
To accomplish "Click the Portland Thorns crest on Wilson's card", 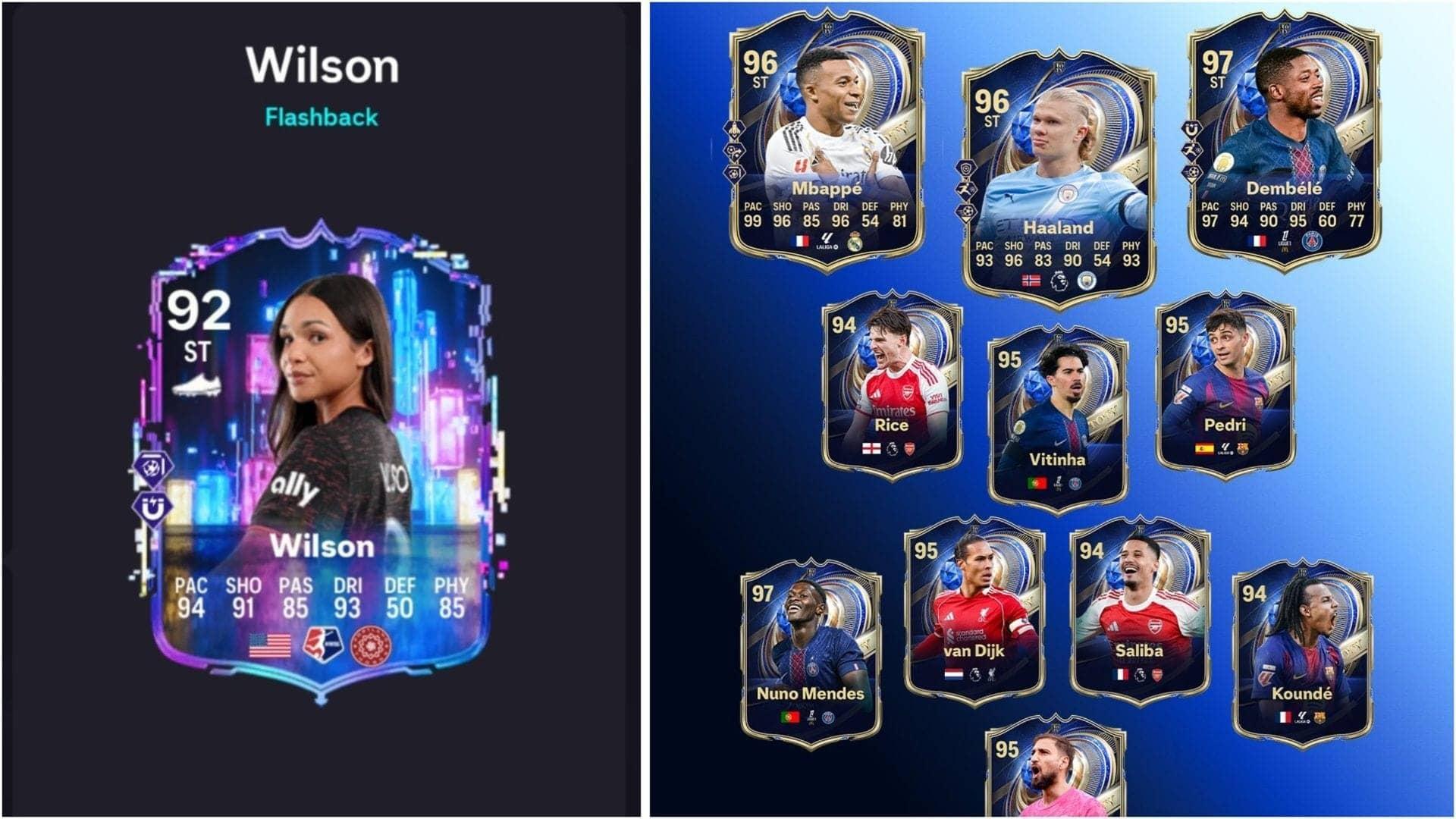I will (370, 645).
